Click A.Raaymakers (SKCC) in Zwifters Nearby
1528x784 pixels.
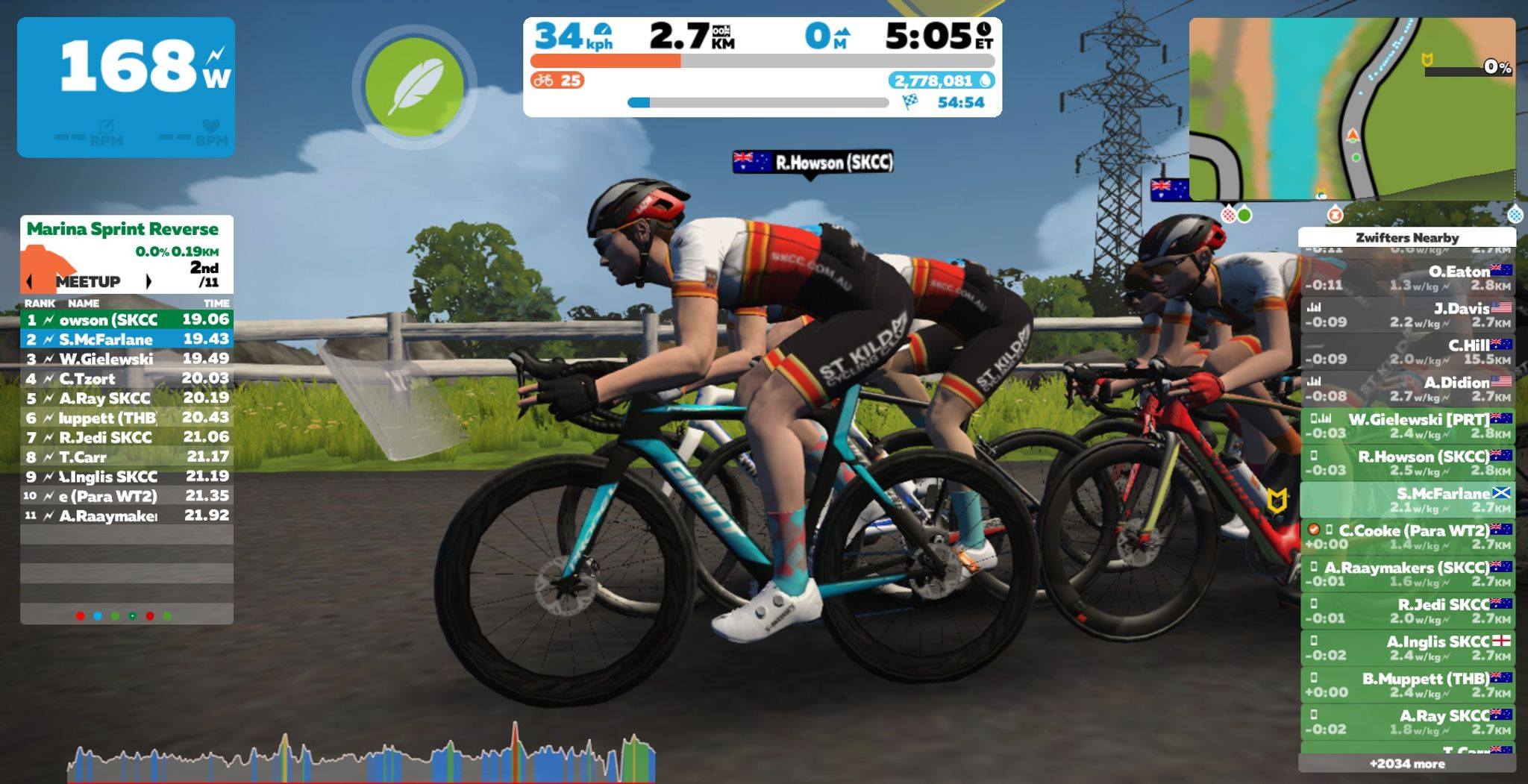point(1408,574)
